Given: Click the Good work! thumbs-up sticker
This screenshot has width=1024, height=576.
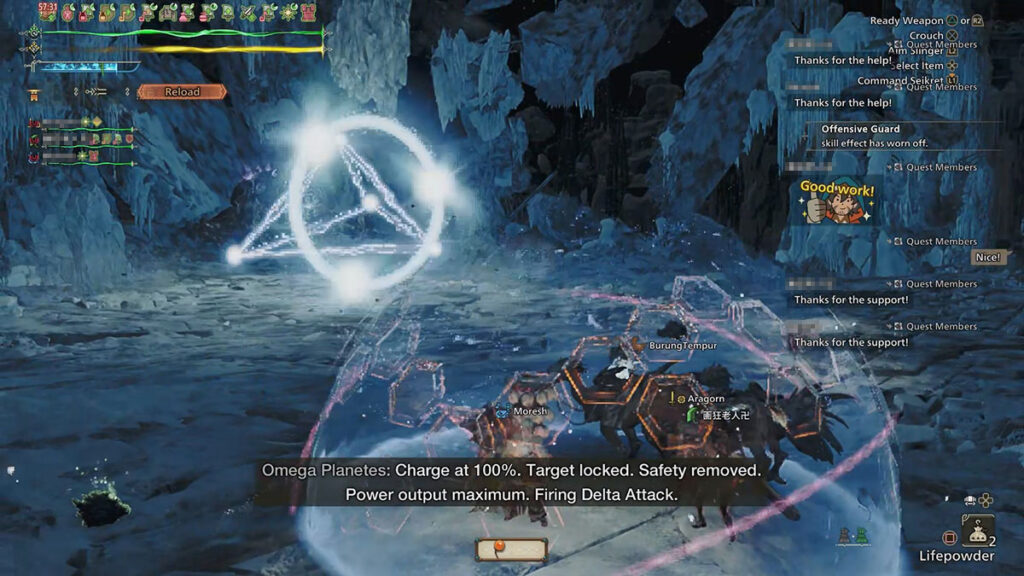Looking at the screenshot, I should coord(837,203).
